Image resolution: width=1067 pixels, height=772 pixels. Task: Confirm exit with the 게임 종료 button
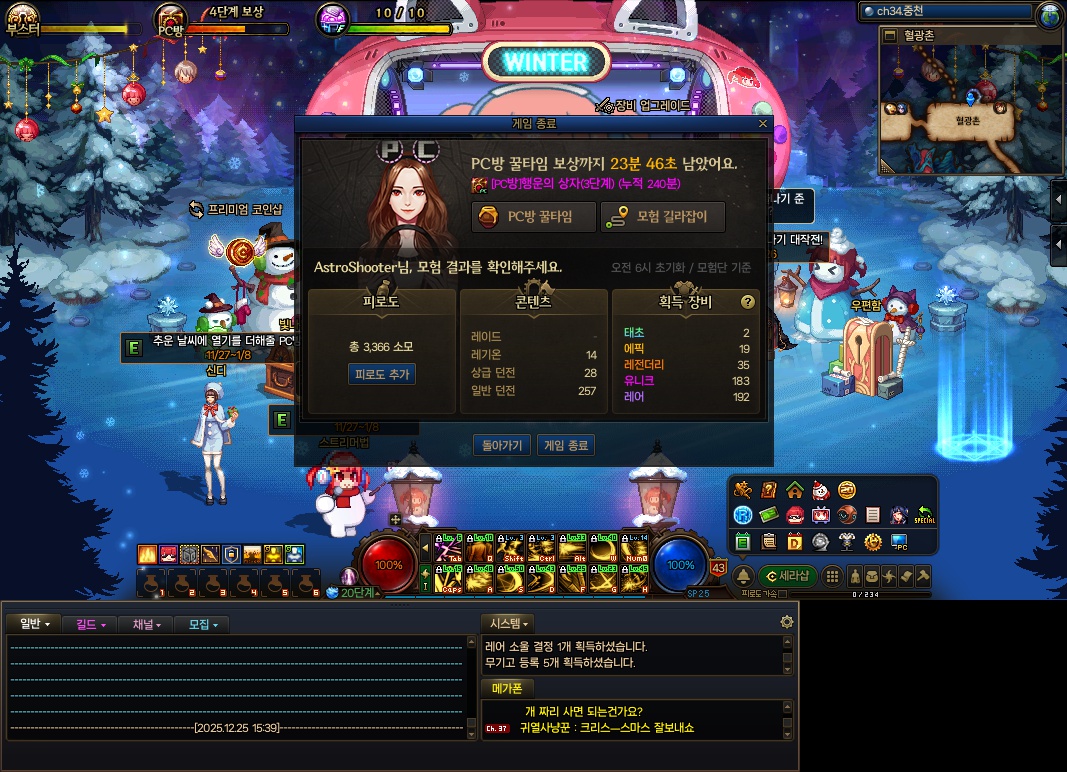click(x=565, y=445)
